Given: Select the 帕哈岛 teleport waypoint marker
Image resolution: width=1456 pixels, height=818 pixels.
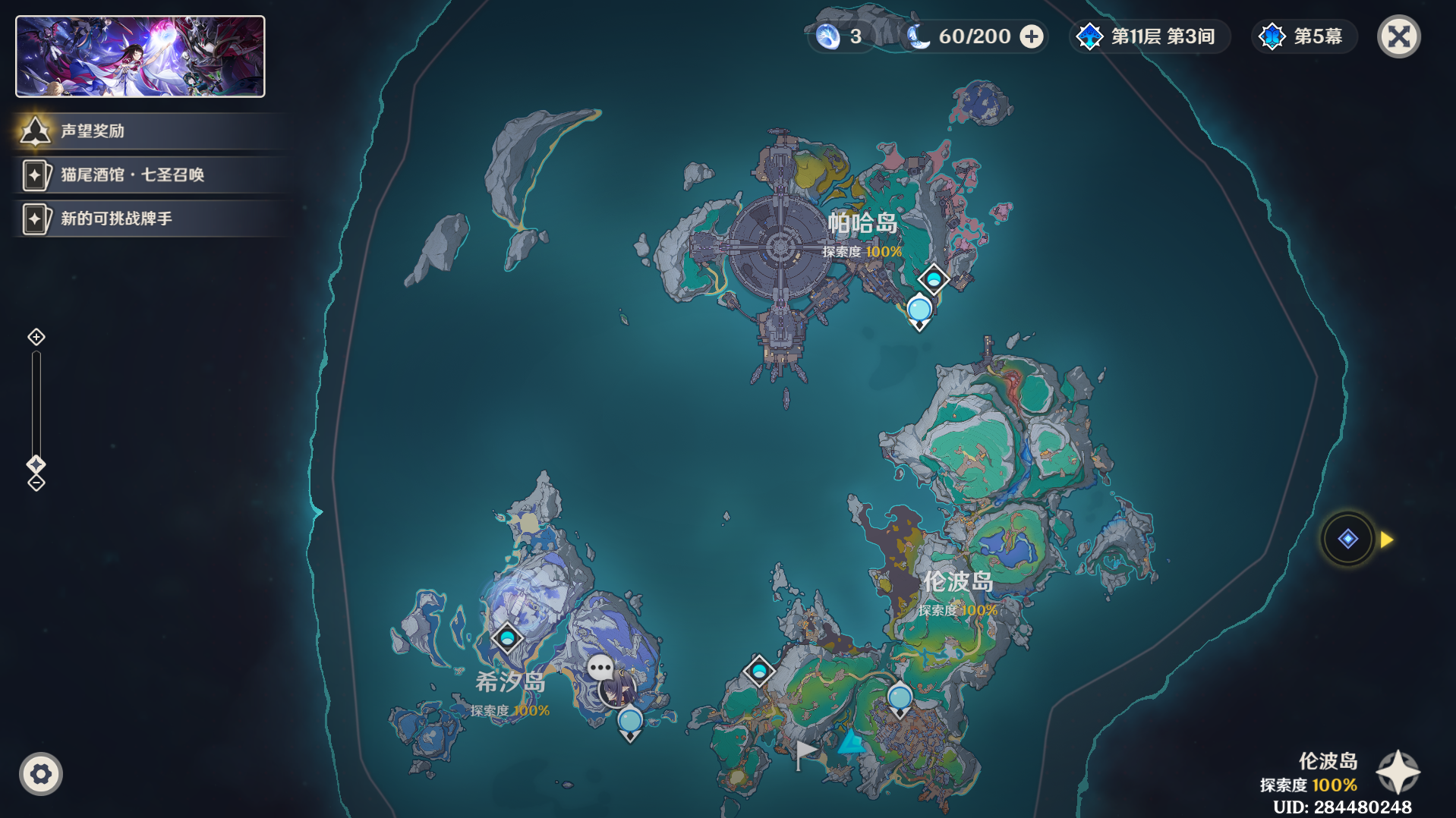Looking at the screenshot, I should point(934,279).
